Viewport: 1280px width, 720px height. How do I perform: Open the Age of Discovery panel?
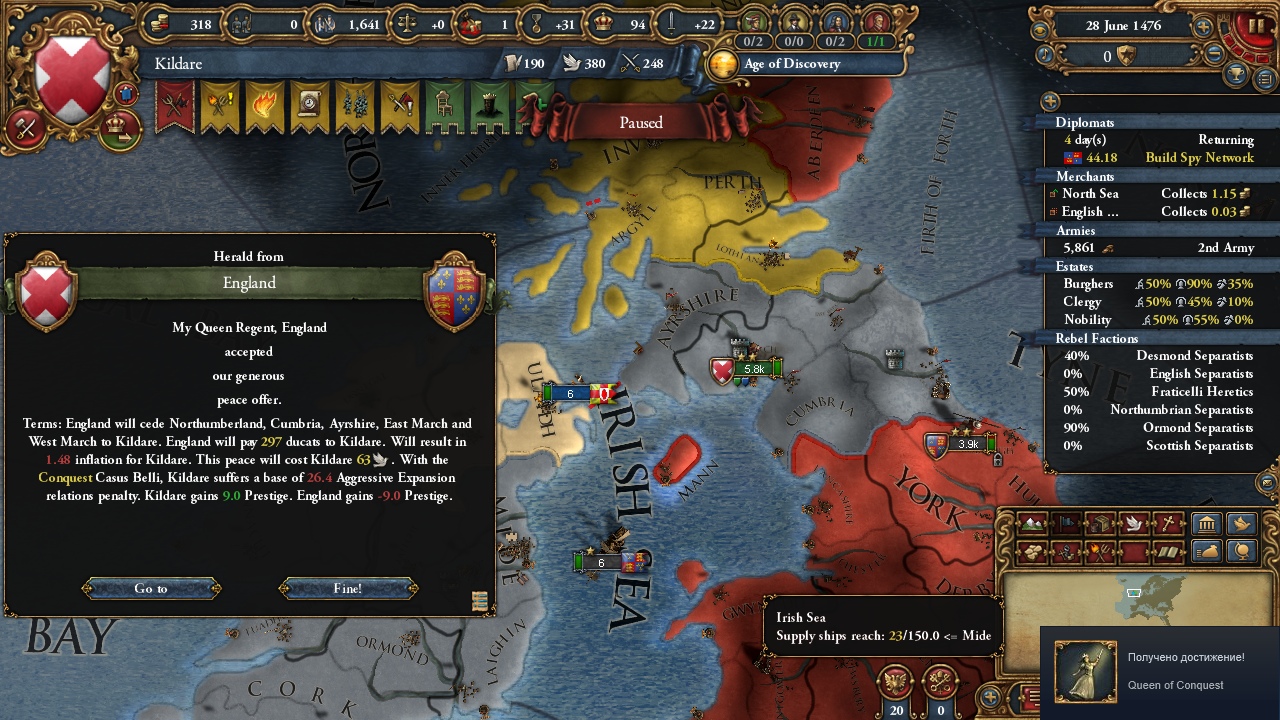pos(790,64)
